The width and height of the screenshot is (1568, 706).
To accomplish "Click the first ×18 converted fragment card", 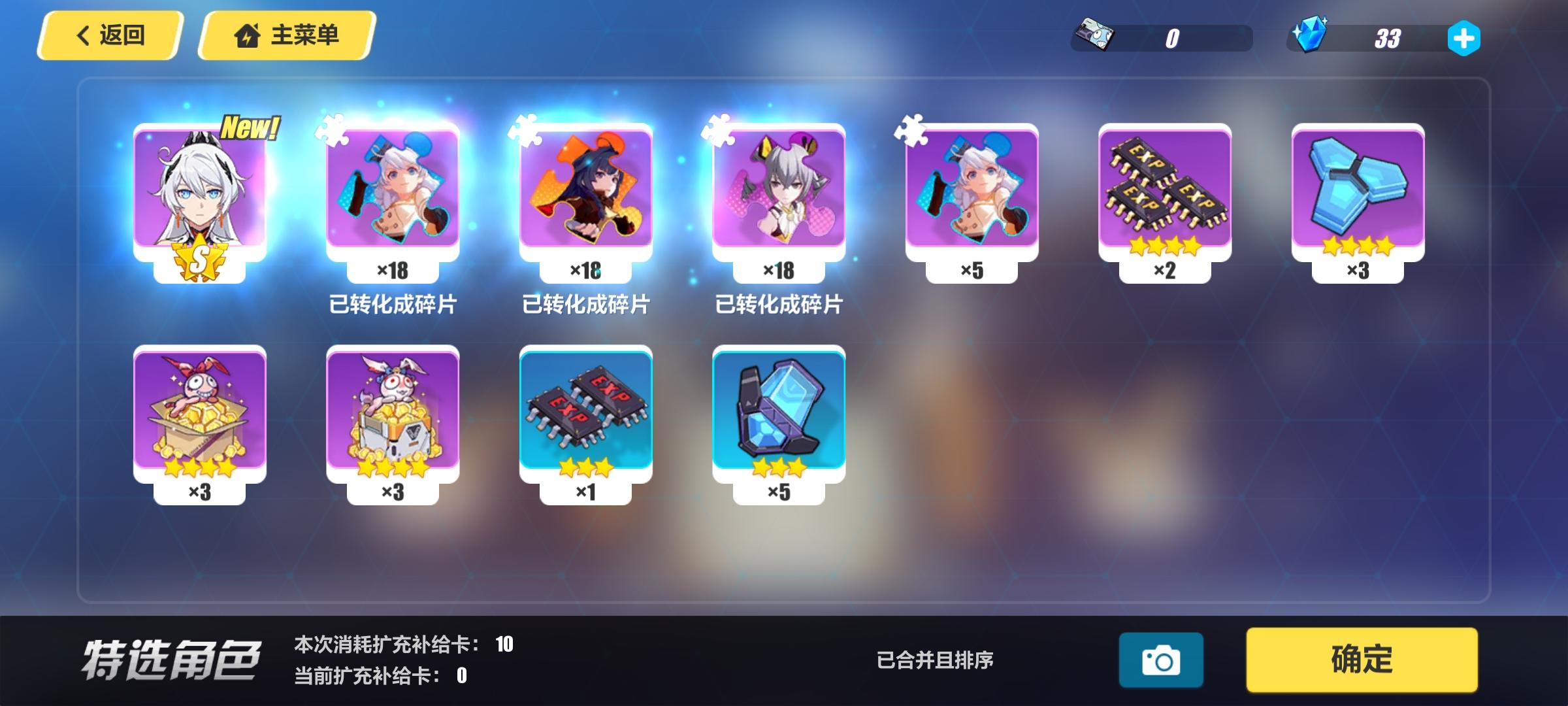I will coord(393,190).
